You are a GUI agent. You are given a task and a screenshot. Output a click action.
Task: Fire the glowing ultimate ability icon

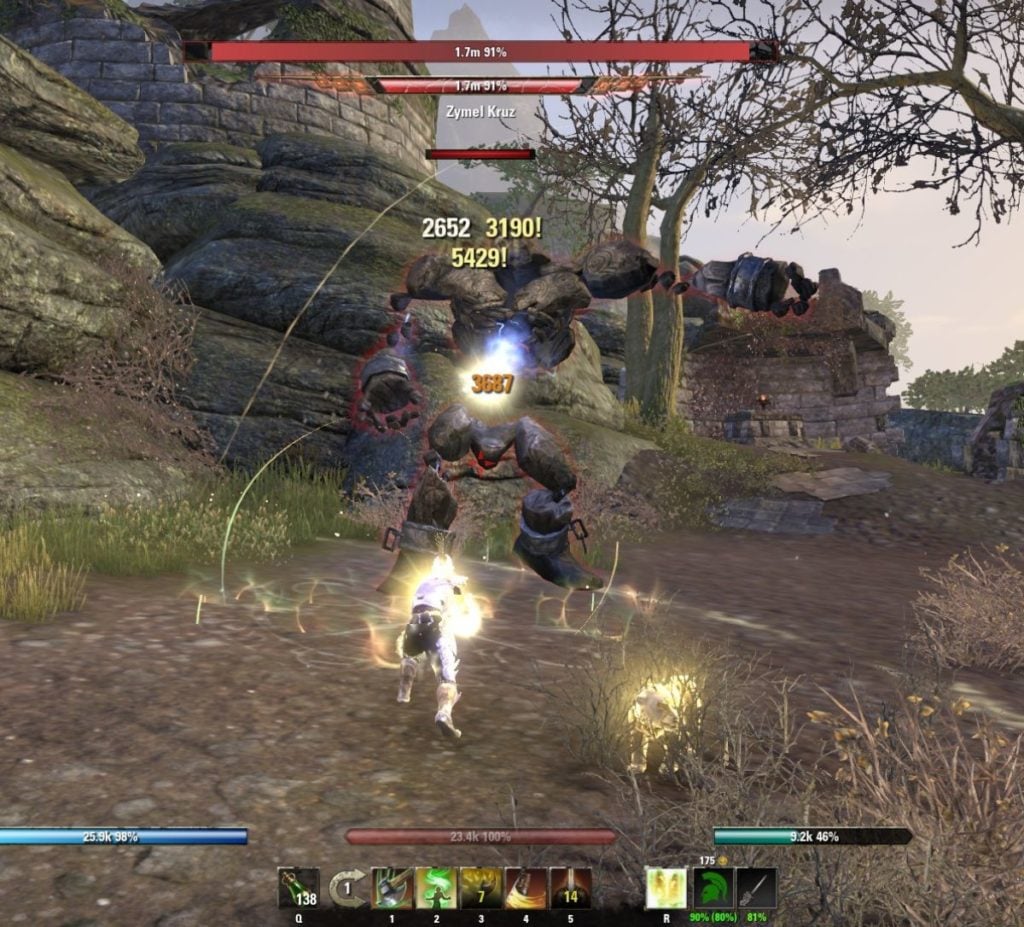point(665,888)
